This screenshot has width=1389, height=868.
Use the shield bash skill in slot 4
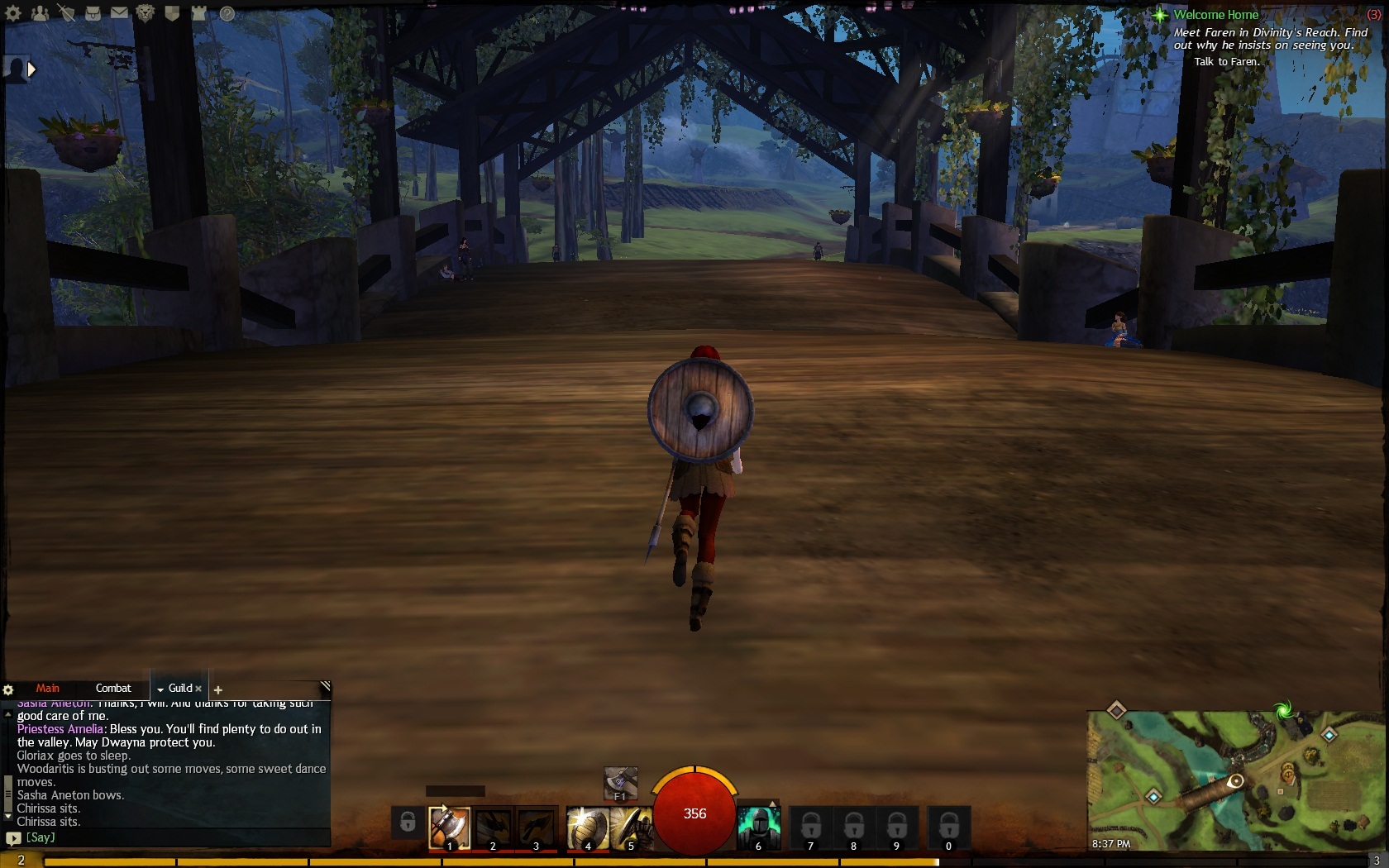coord(587,827)
